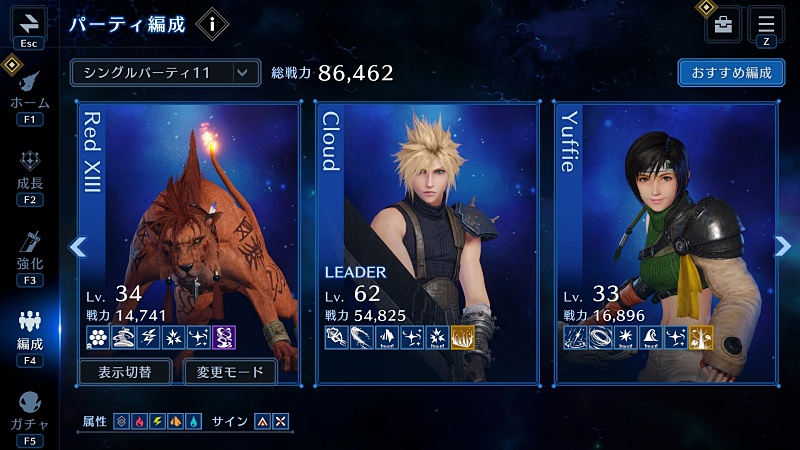
Task: Open the hamburger main menu
Action: [x=766, y=24]
